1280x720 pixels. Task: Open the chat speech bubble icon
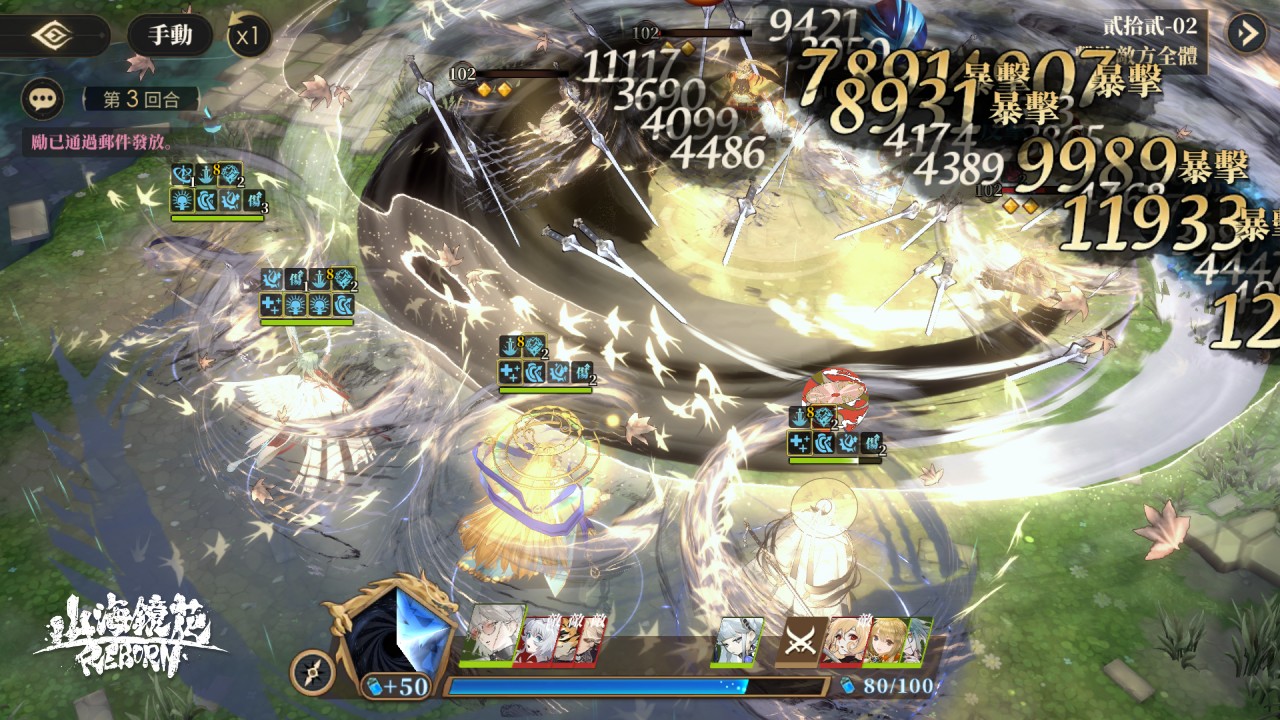pos(42,99)
